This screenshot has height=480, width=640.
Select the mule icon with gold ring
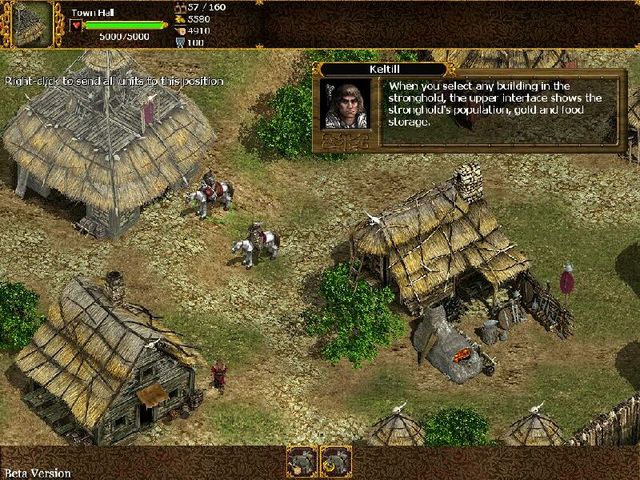click(x=336, y=461)
